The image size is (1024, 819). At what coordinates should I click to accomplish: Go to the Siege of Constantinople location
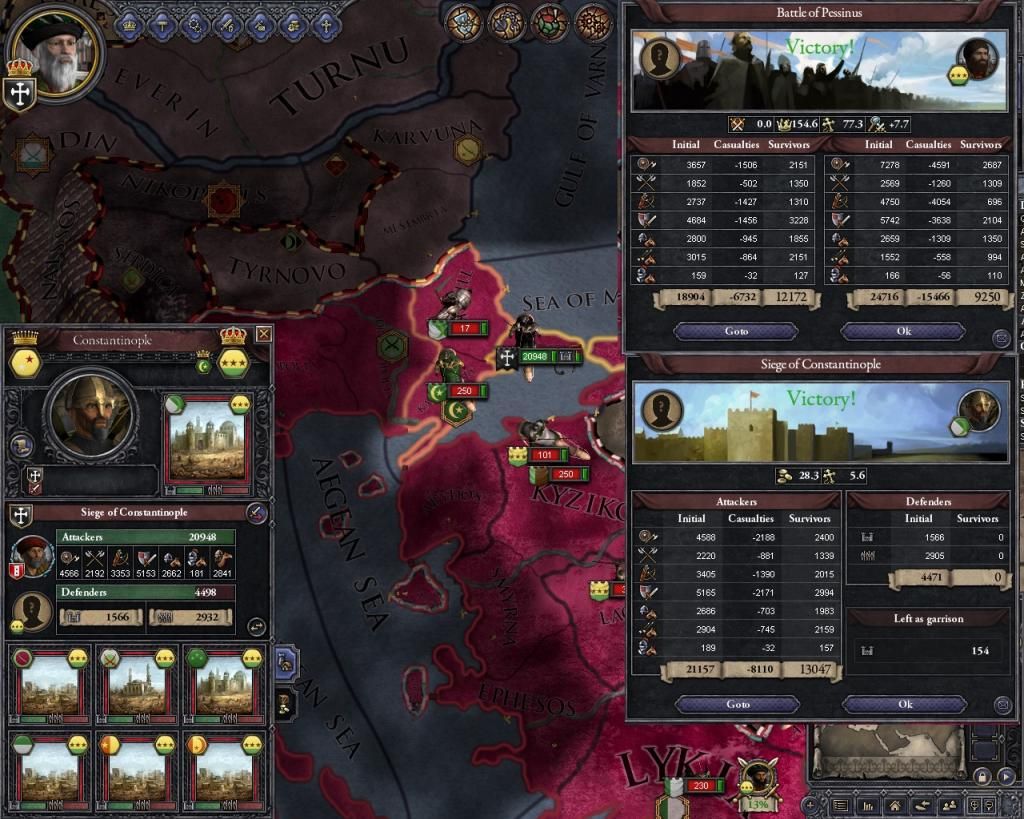(x=736, y=704)
